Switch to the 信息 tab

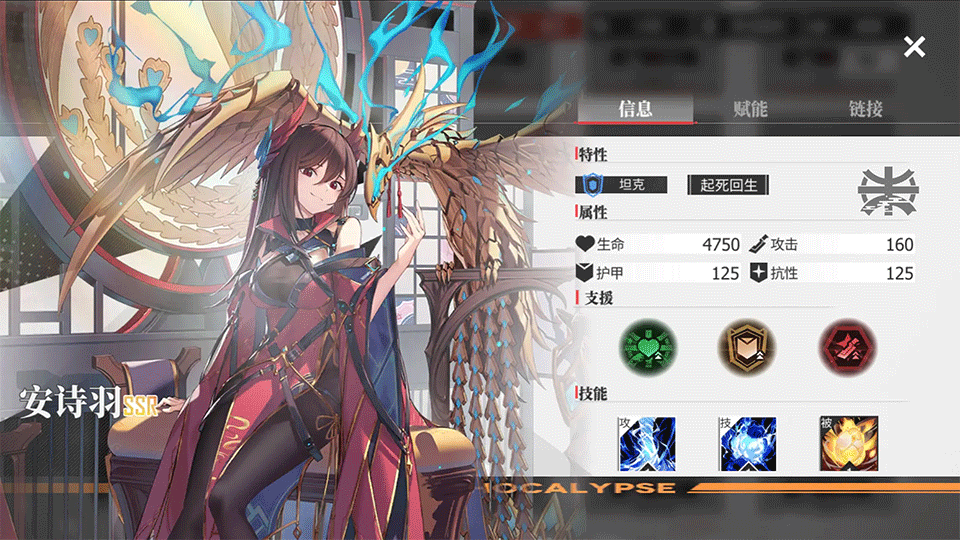coord(635,109)
